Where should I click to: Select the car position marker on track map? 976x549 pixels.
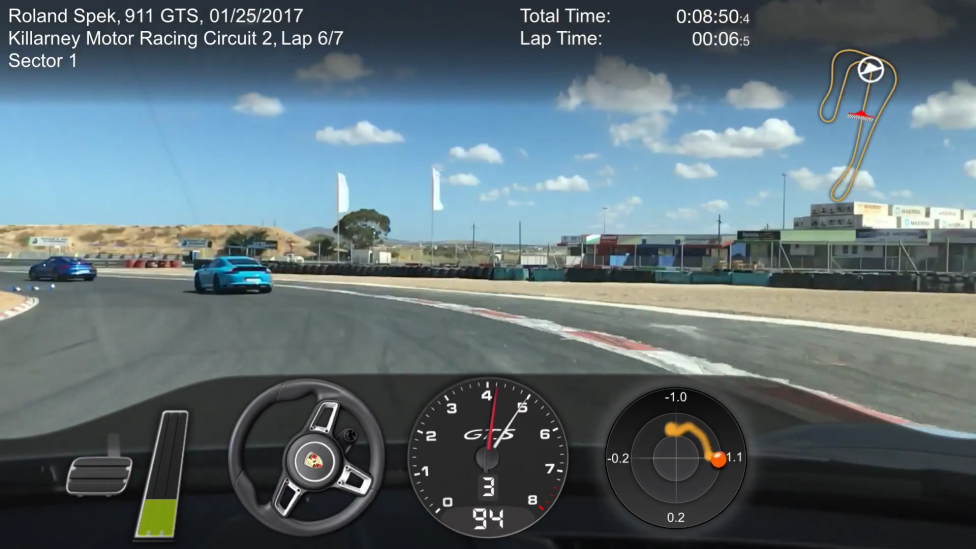[870, 69]
